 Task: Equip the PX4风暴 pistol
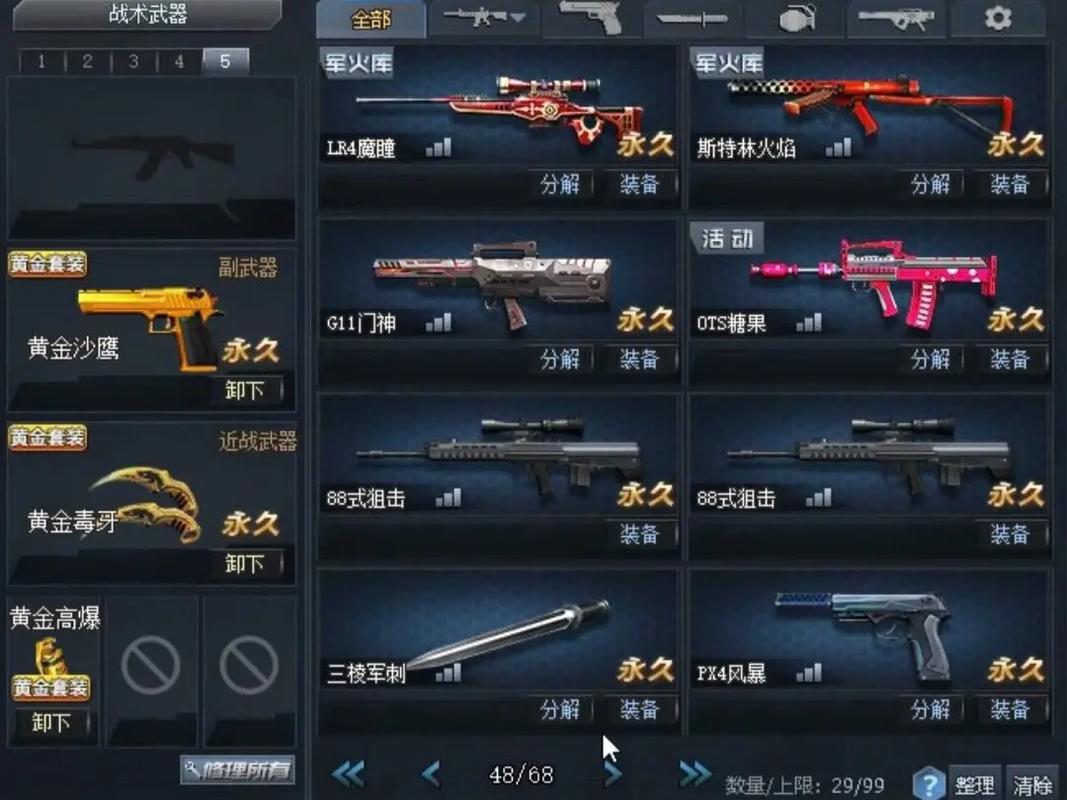pos(1009,709)
